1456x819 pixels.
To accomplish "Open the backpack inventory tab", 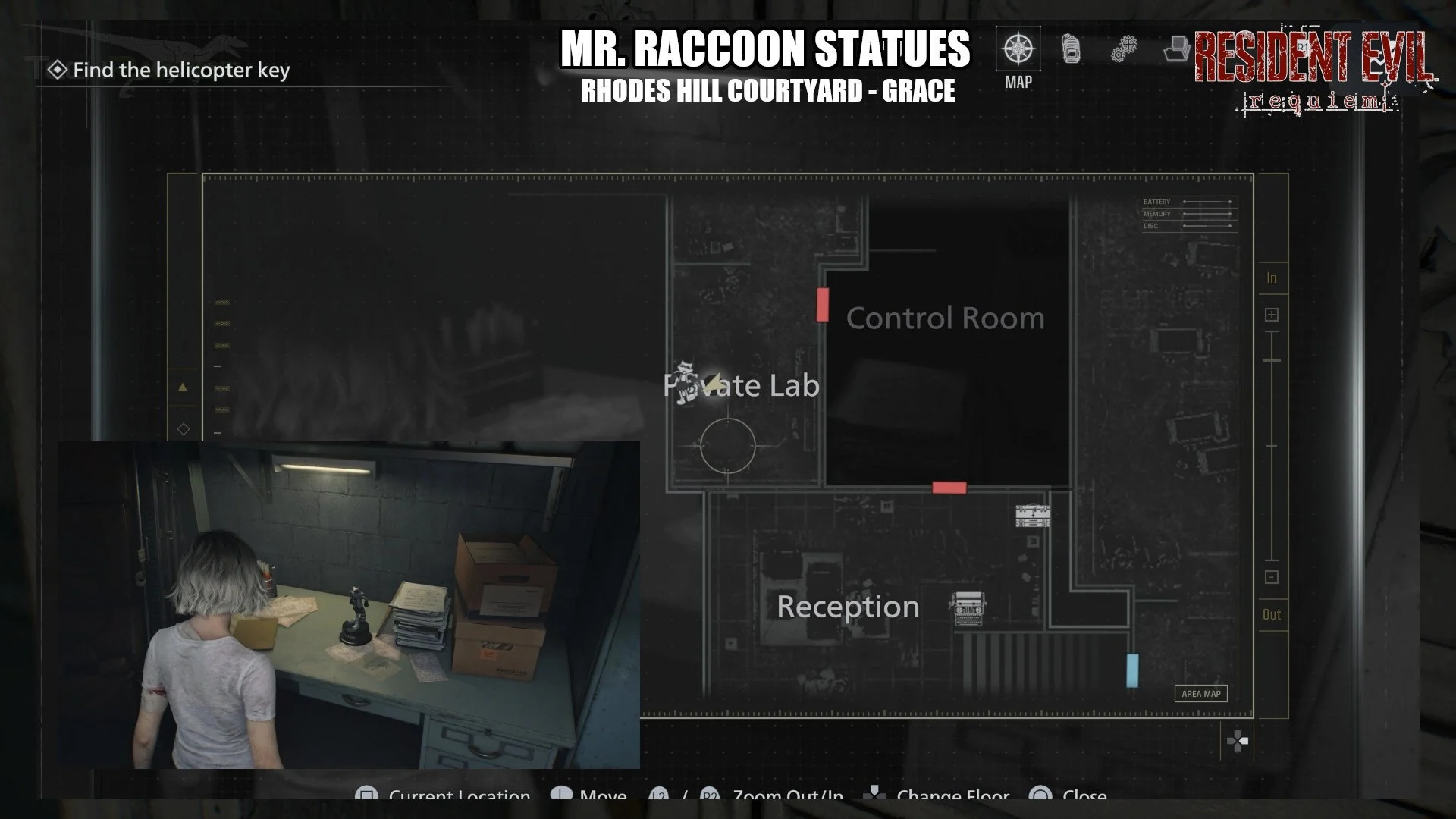I will (1071, 50).
